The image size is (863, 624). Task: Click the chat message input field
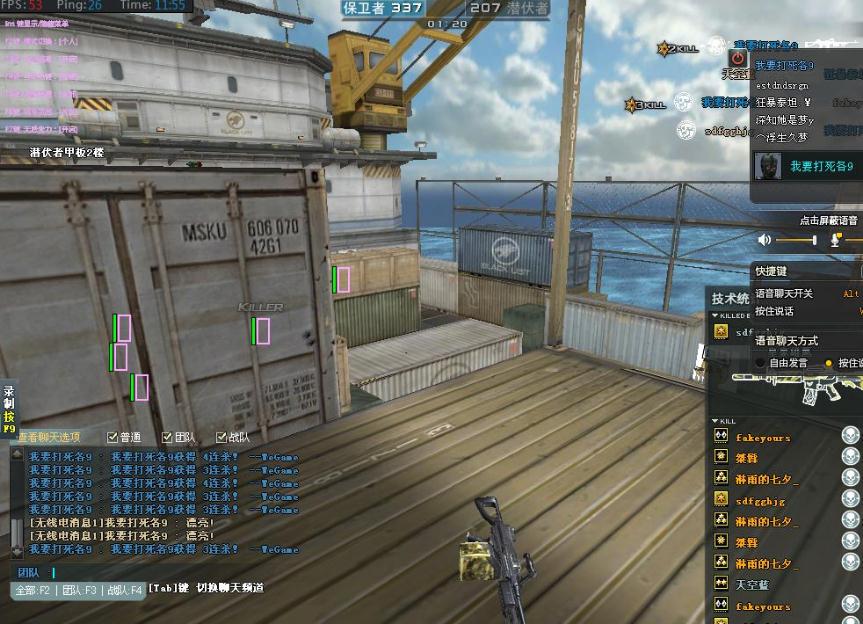point(150,573)
